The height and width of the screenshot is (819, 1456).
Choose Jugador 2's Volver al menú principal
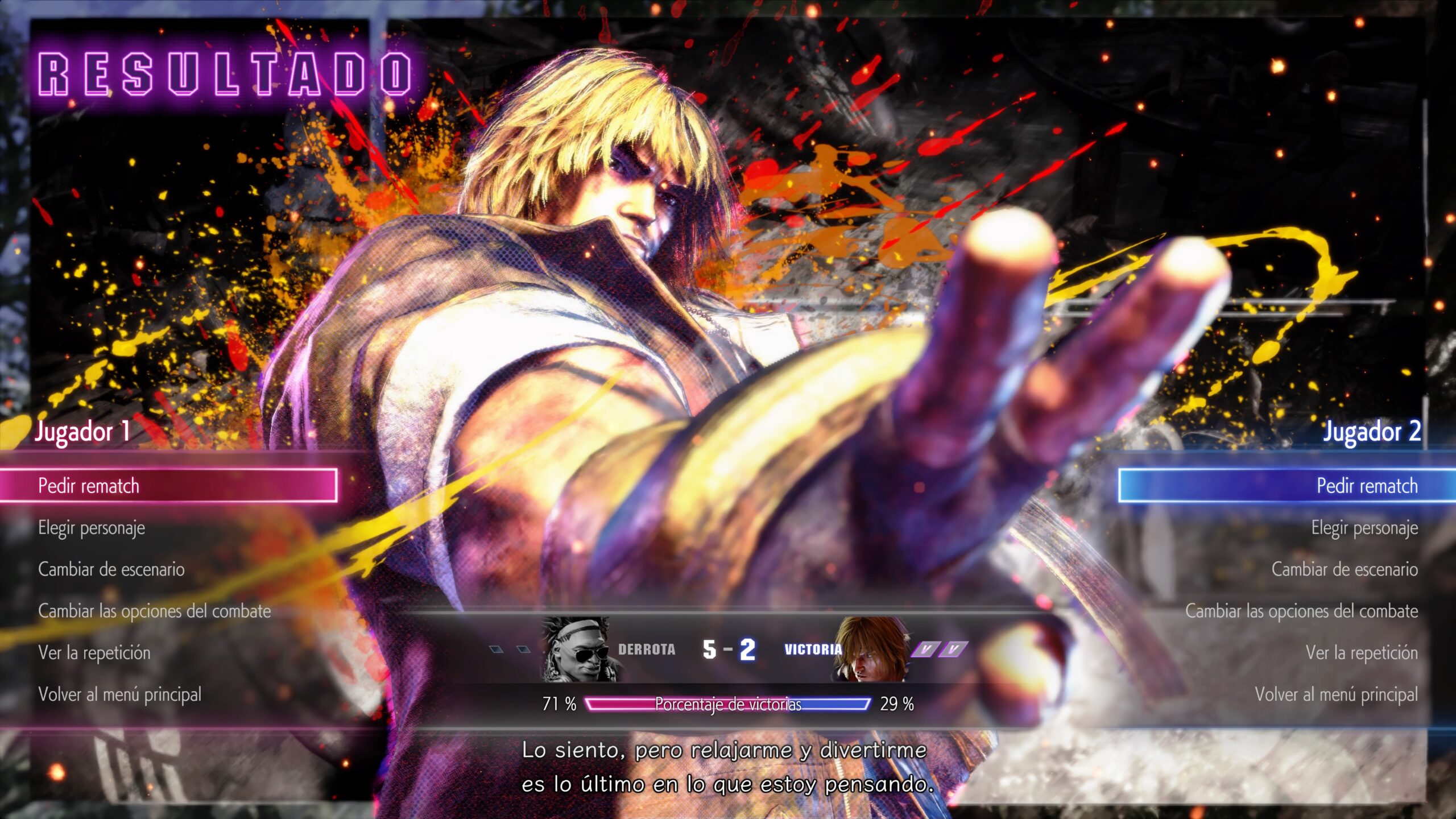[x=1336, y=694]
